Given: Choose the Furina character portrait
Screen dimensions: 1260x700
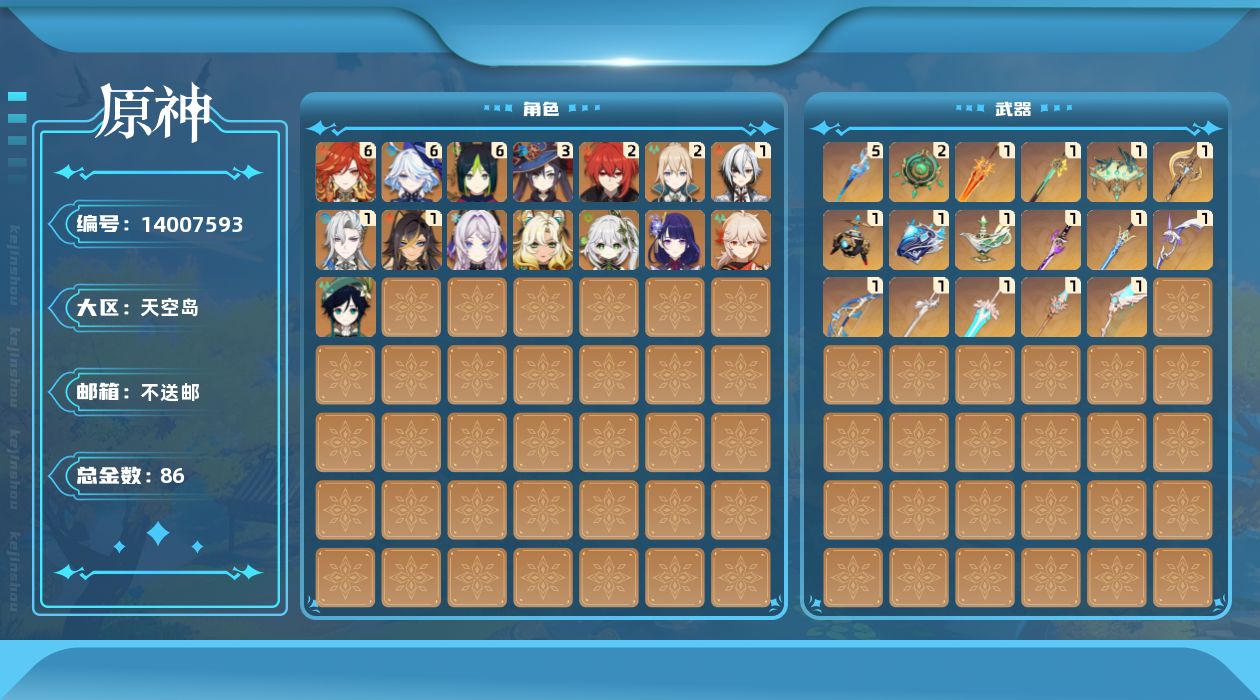Looking at the screenshot, I should (411, 172).
